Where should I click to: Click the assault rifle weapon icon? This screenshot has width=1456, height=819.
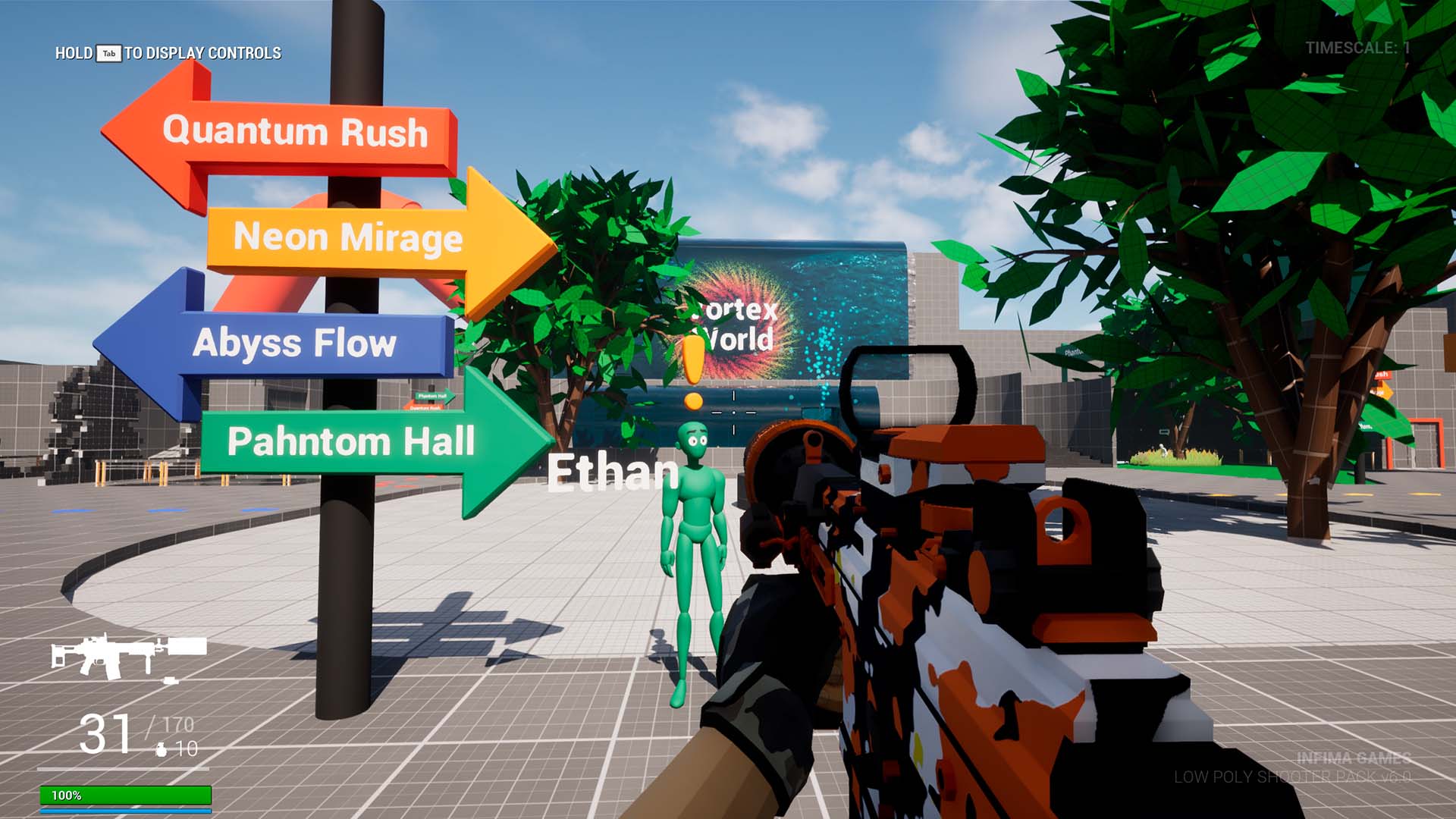point(127,654)
